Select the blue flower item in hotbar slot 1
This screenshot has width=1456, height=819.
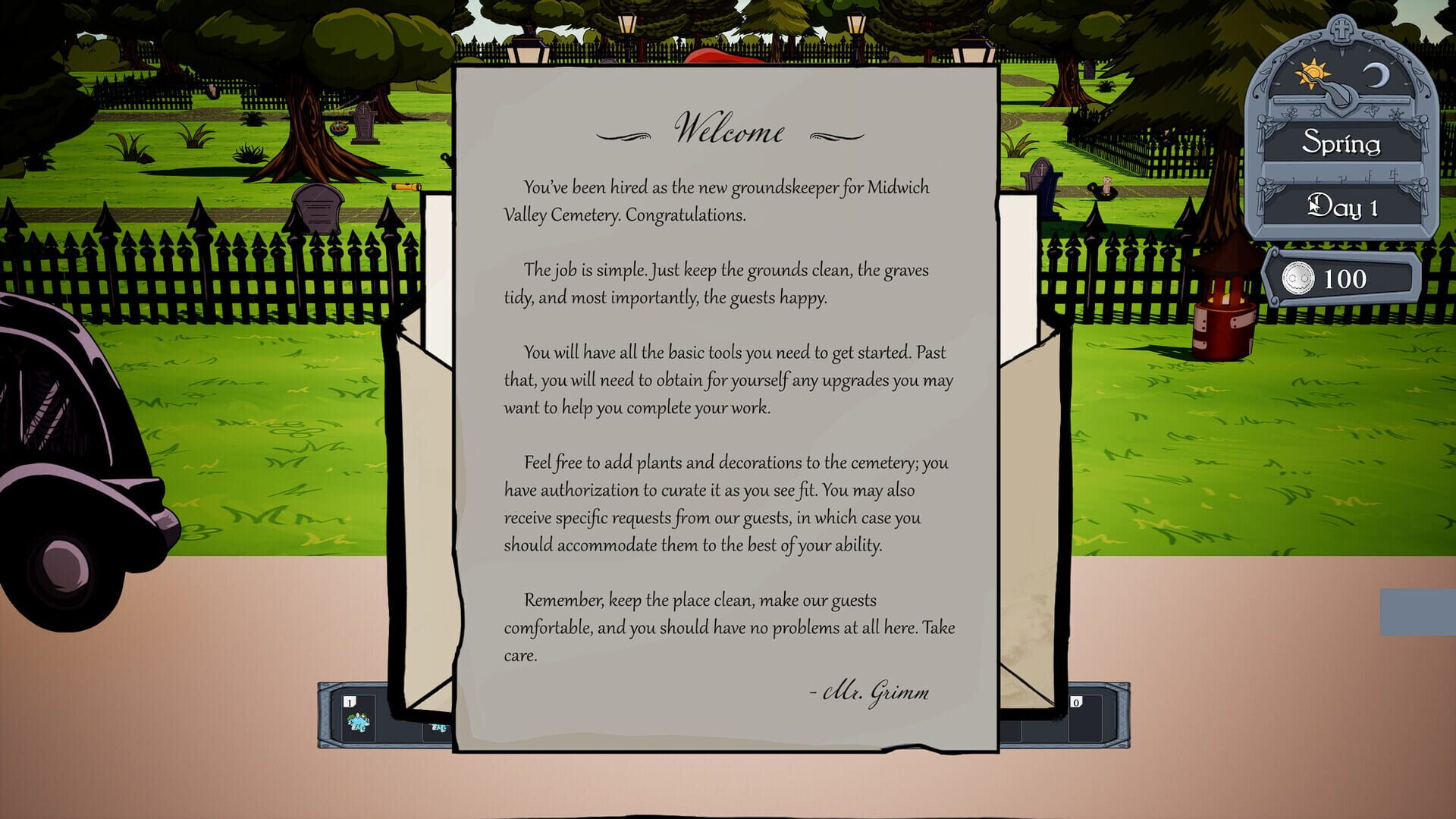tap(357, 723)
